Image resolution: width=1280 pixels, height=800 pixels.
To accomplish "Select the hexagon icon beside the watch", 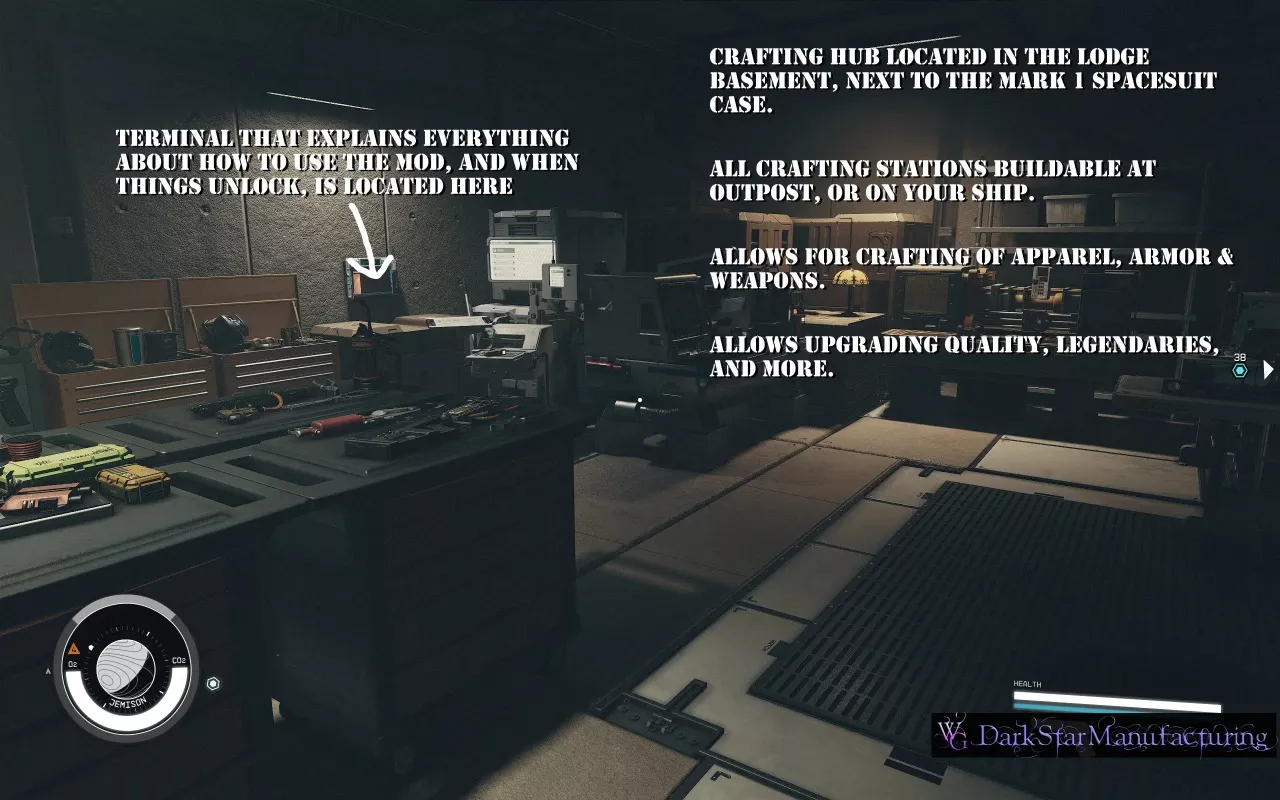I will (x=212, y=684).
